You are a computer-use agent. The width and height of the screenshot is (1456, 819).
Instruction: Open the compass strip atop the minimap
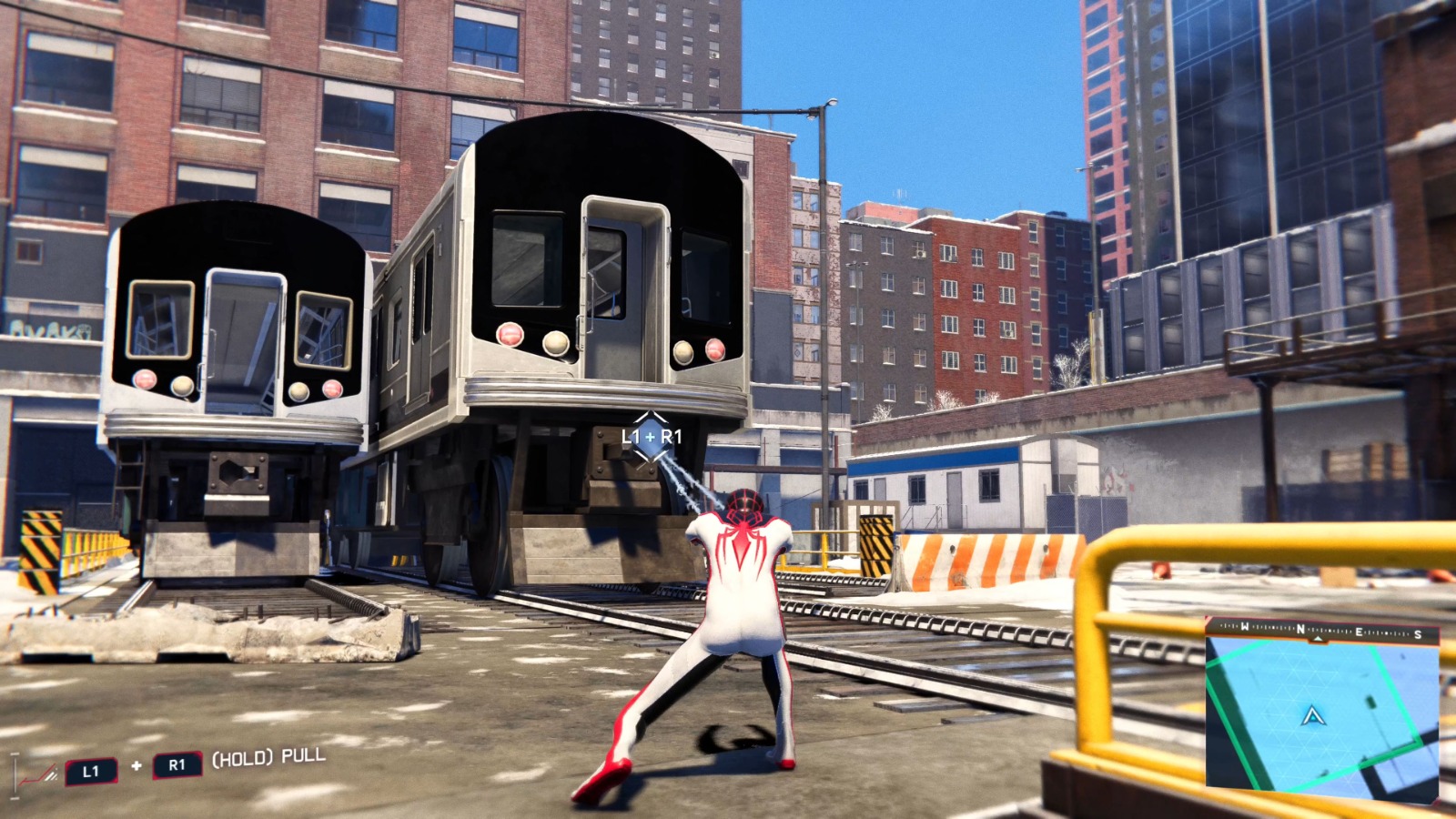(x=1318, y=629)
